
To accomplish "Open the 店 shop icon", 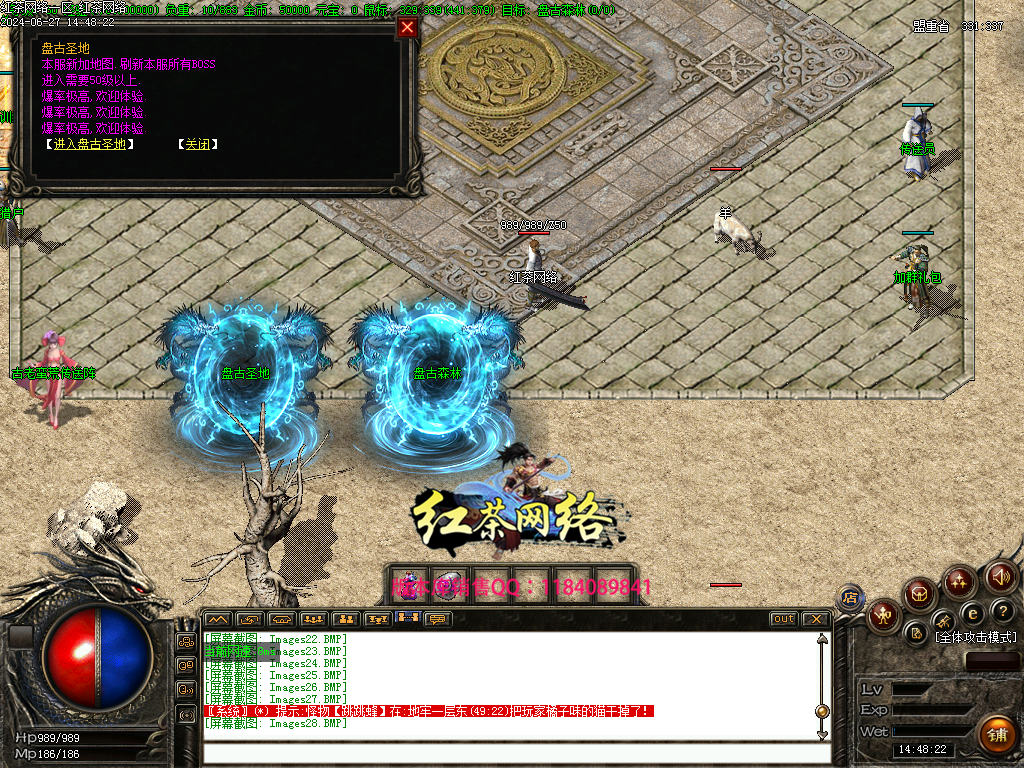I will coord(850,598).
